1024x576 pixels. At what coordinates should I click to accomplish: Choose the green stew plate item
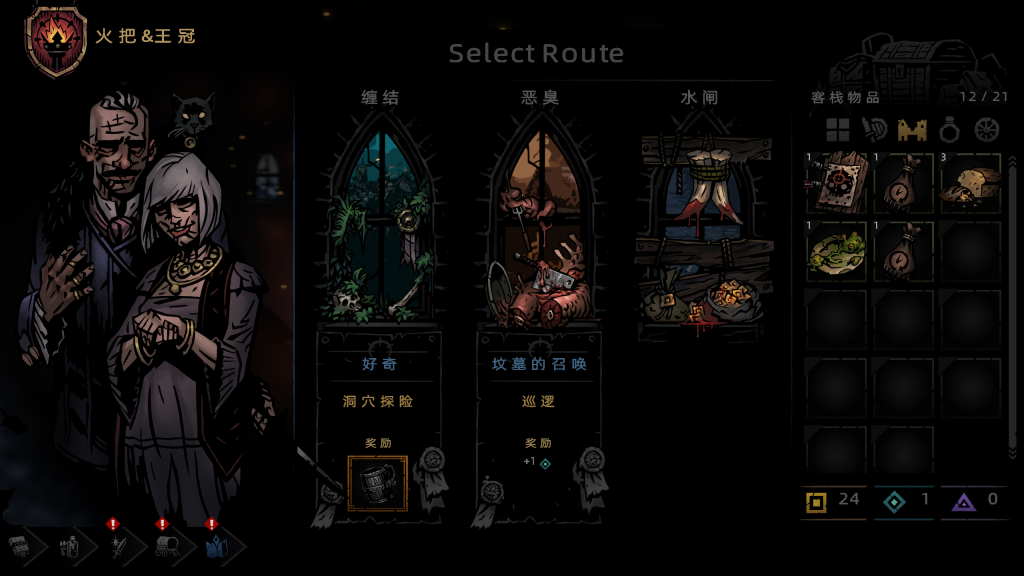pos(836,250)
